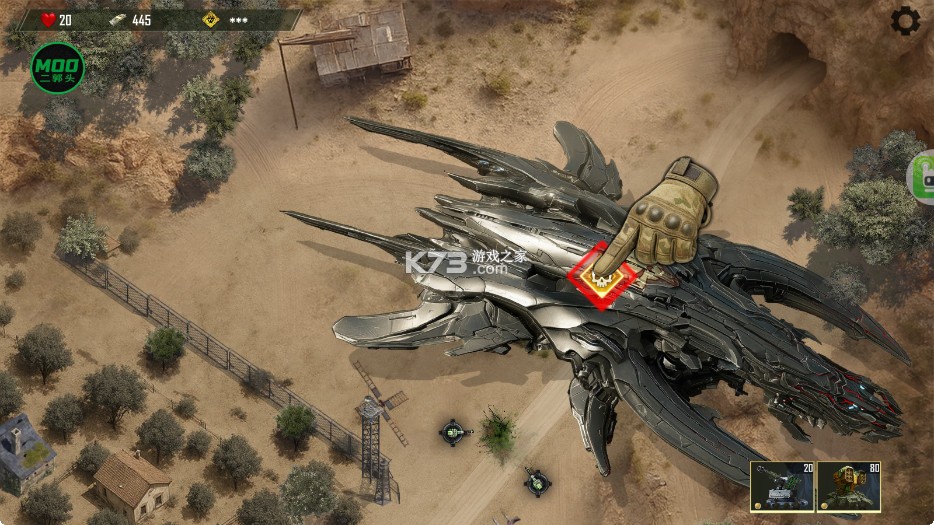The width and height of the screenshot is (934, 525).
Task: Open the green overlay icon at right edge
Action: [x=922, y=178]
